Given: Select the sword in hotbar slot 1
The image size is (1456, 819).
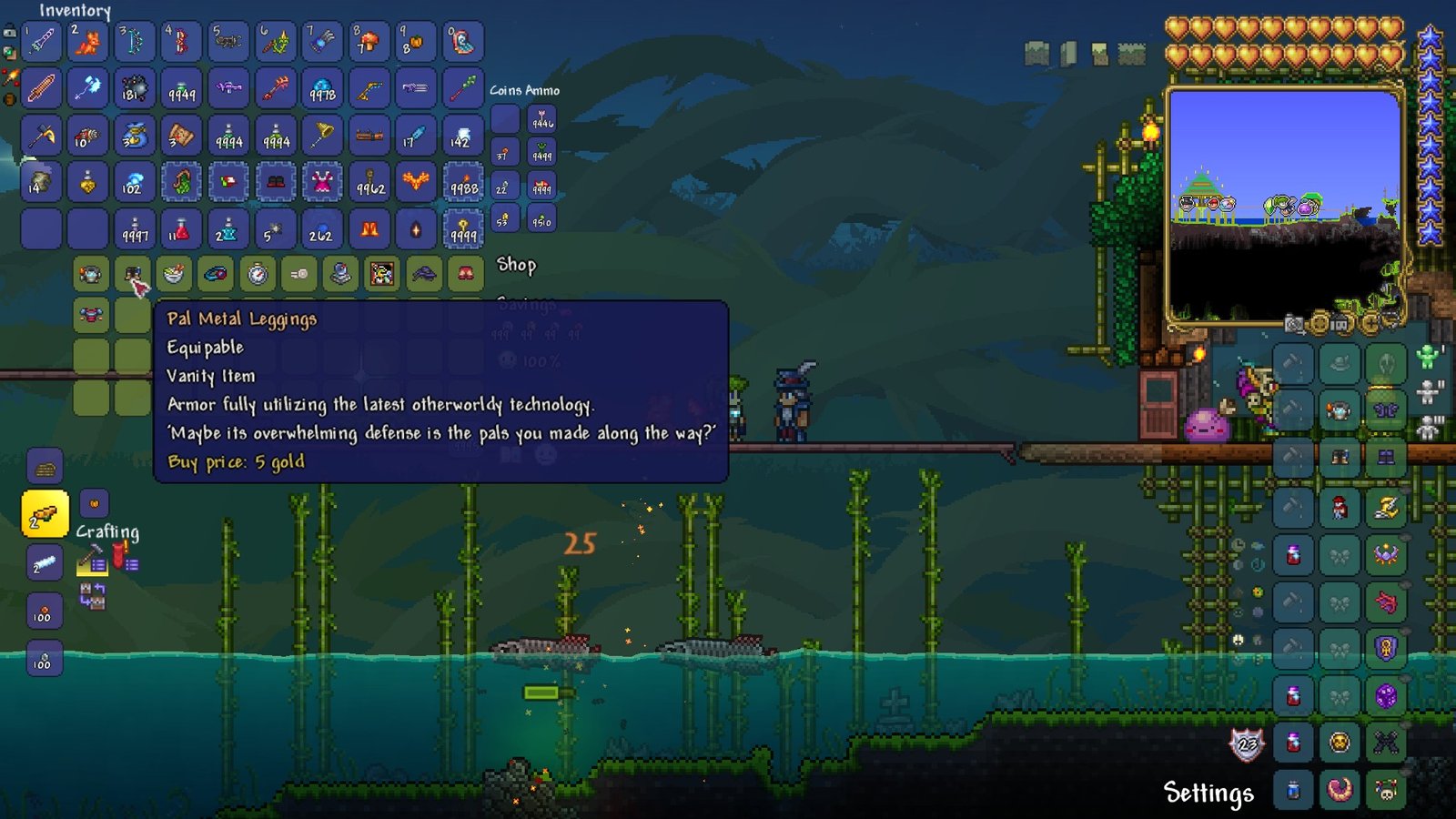Looking at the screenshot, I should pyautogui.click(x=41, y=40).
